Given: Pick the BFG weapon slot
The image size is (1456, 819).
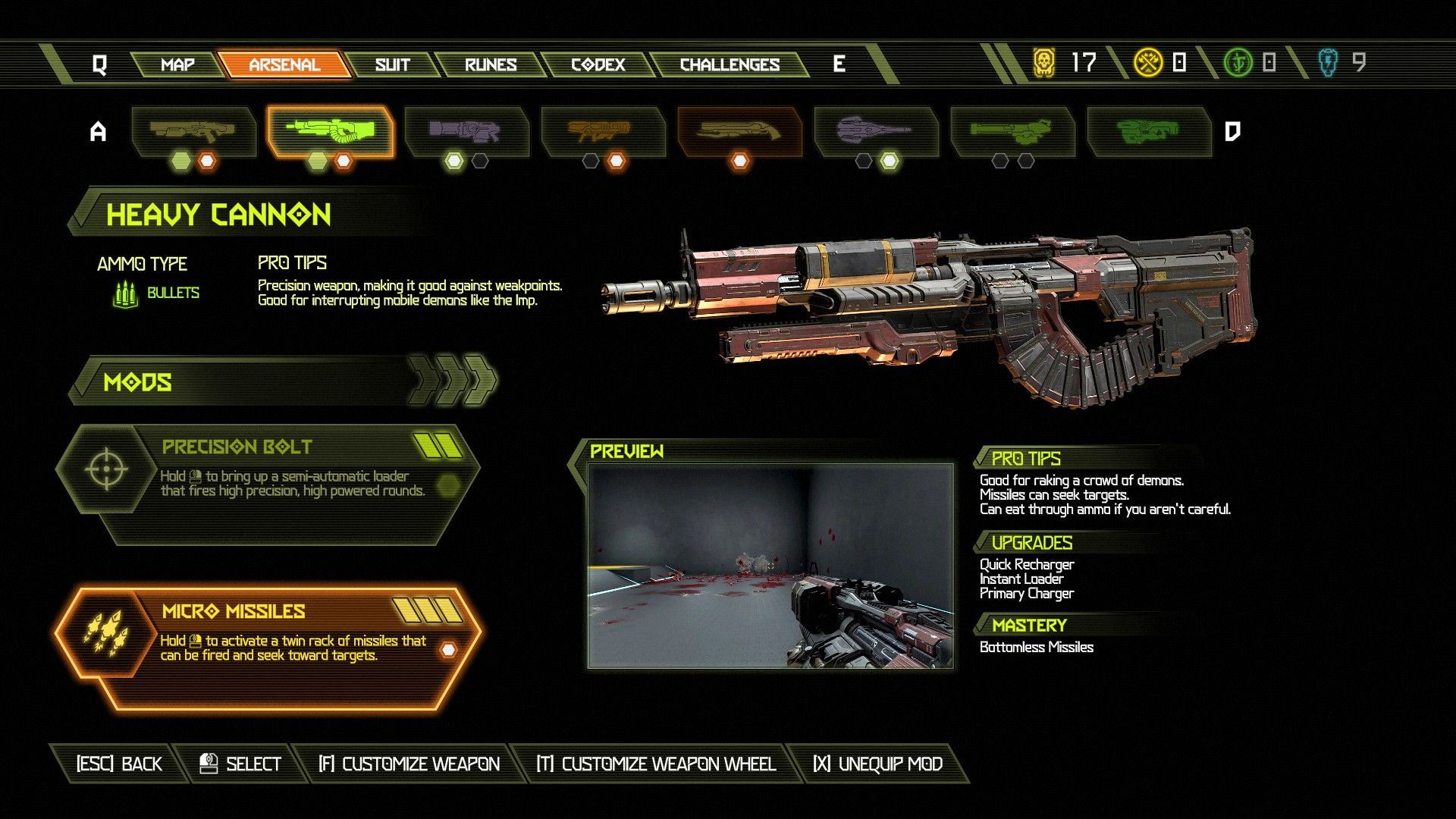Looking at the screenshot, I should point(1148,131).
